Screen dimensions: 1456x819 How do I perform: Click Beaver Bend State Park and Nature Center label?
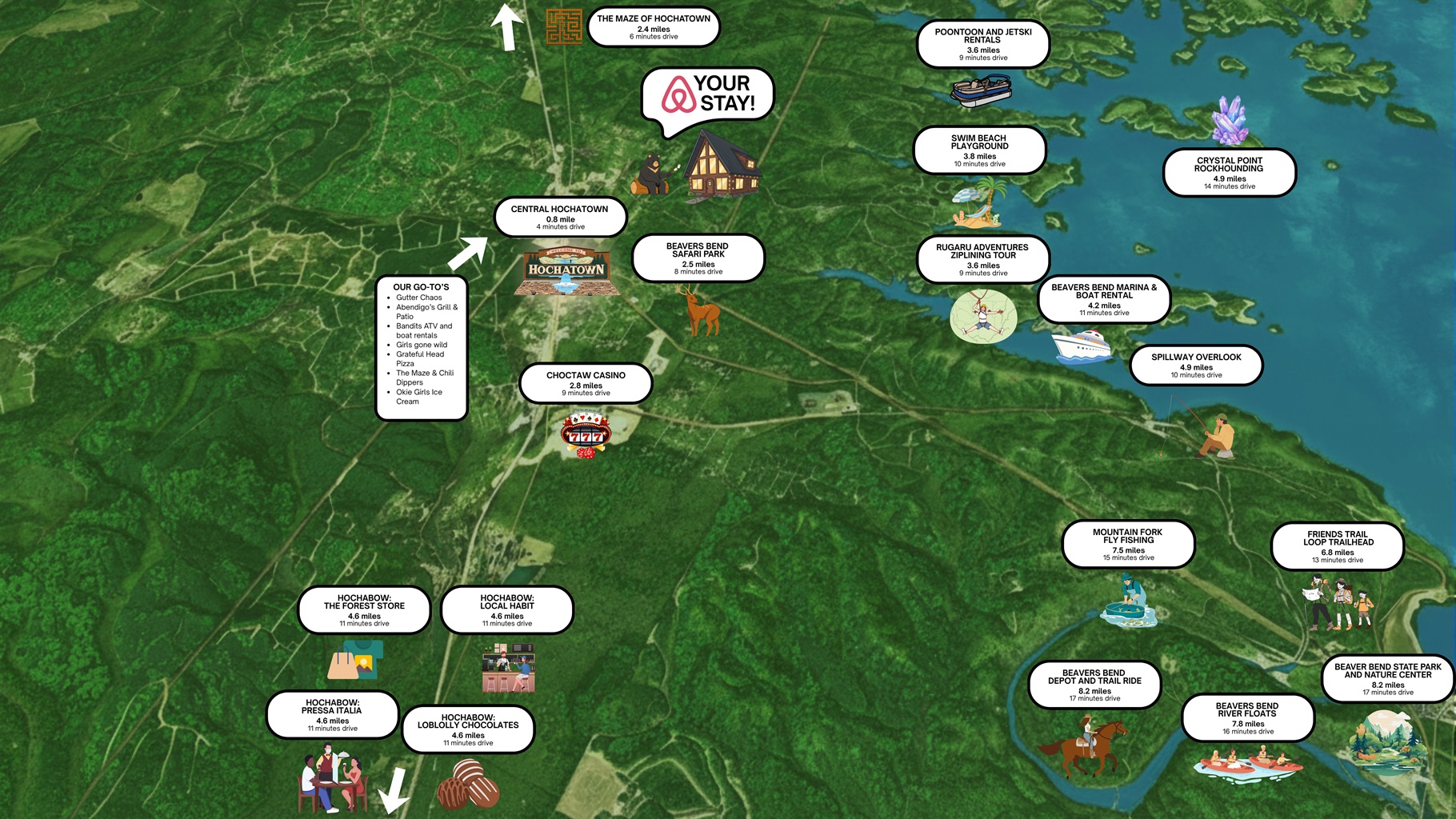click(1387, 678)
